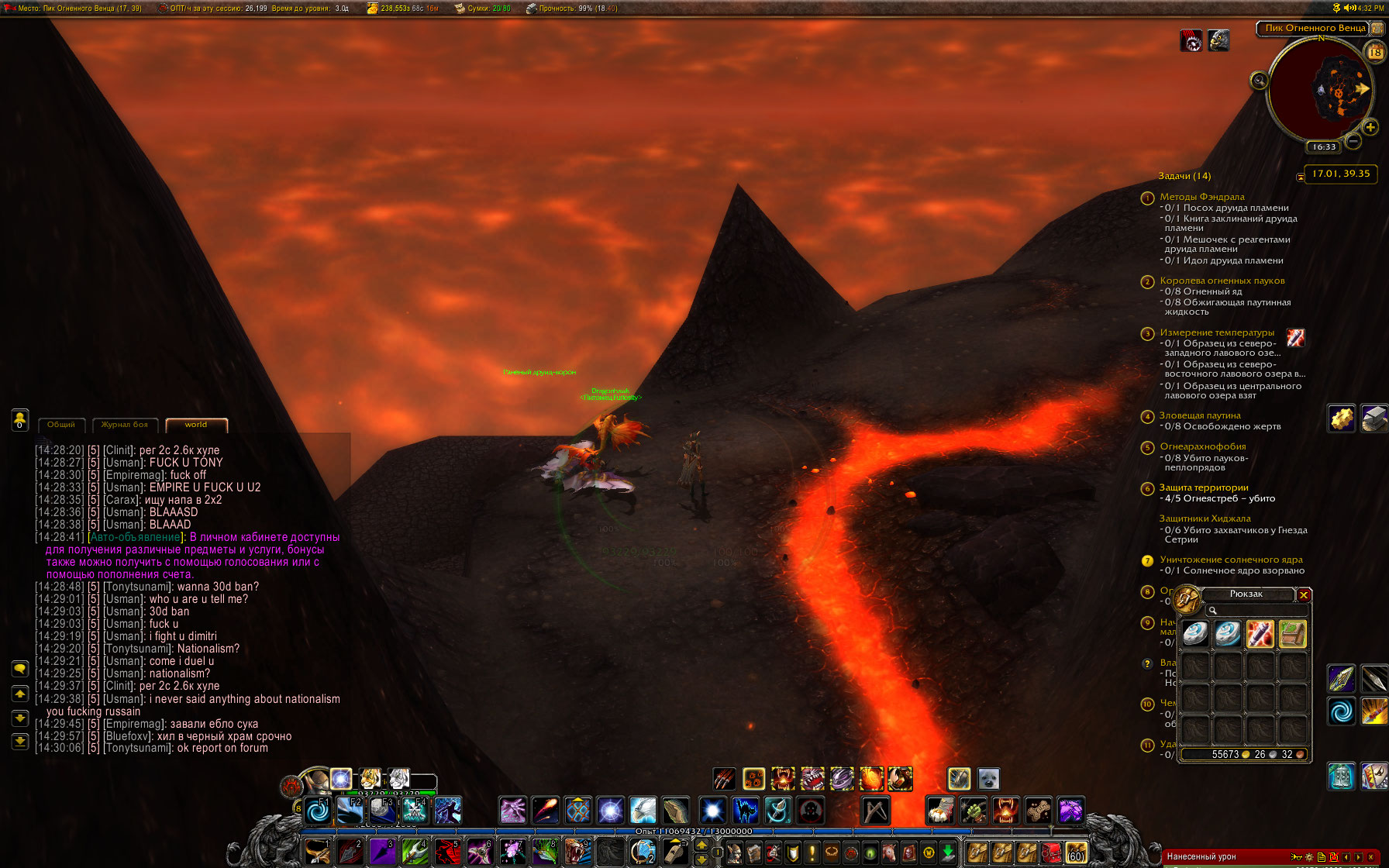
Task: Open the Методы Фэндрала quest entry
Action: point(1201,197)
